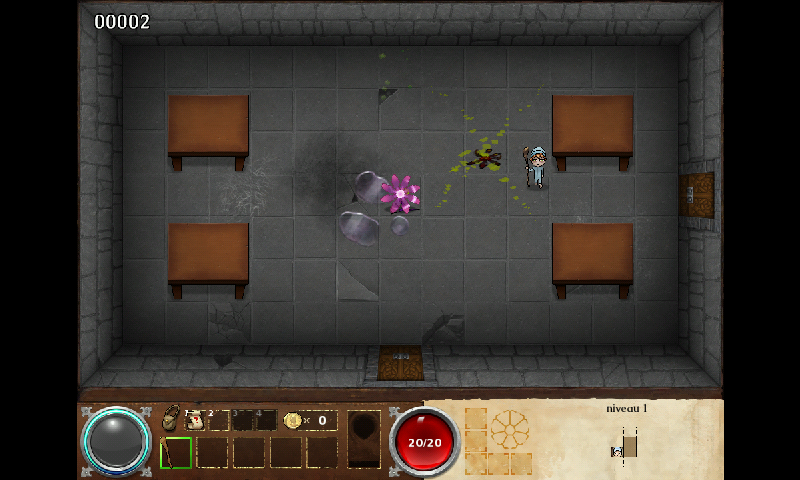Use the mystery scroll in slot 1
This screenshot has width=800, height=480.
click(195, 420)
